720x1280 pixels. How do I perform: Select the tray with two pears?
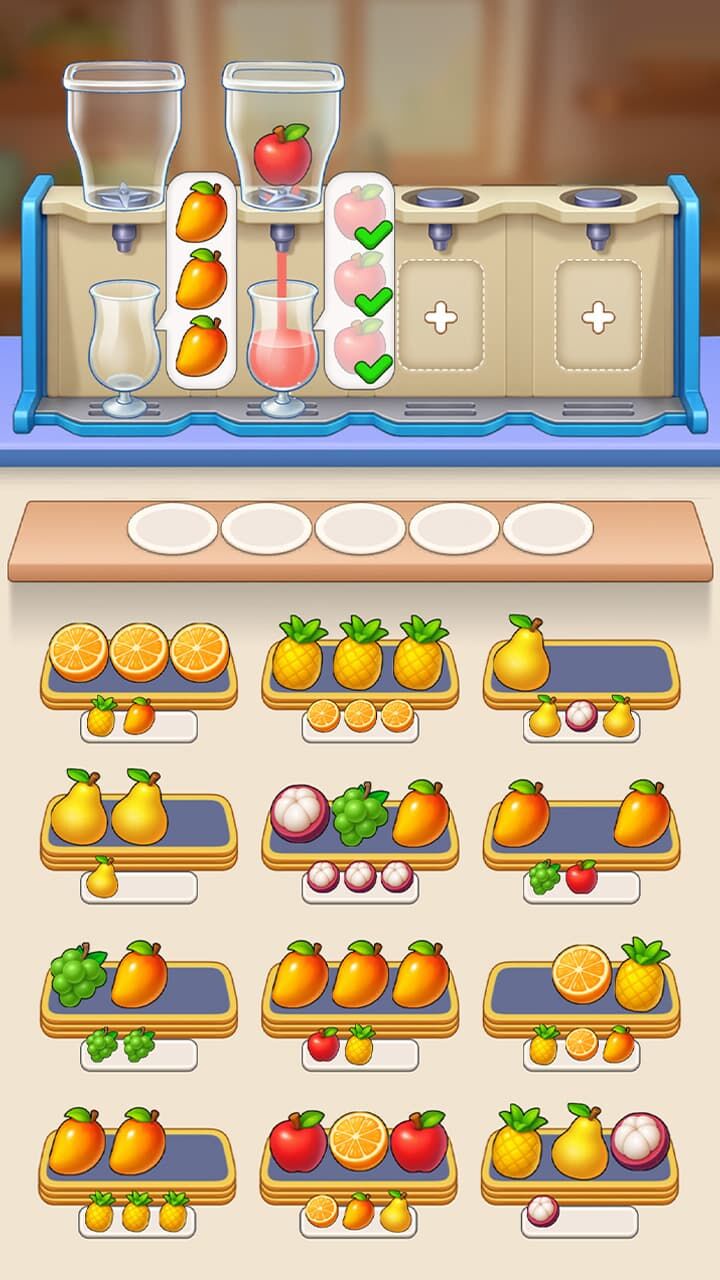(139, 822)
